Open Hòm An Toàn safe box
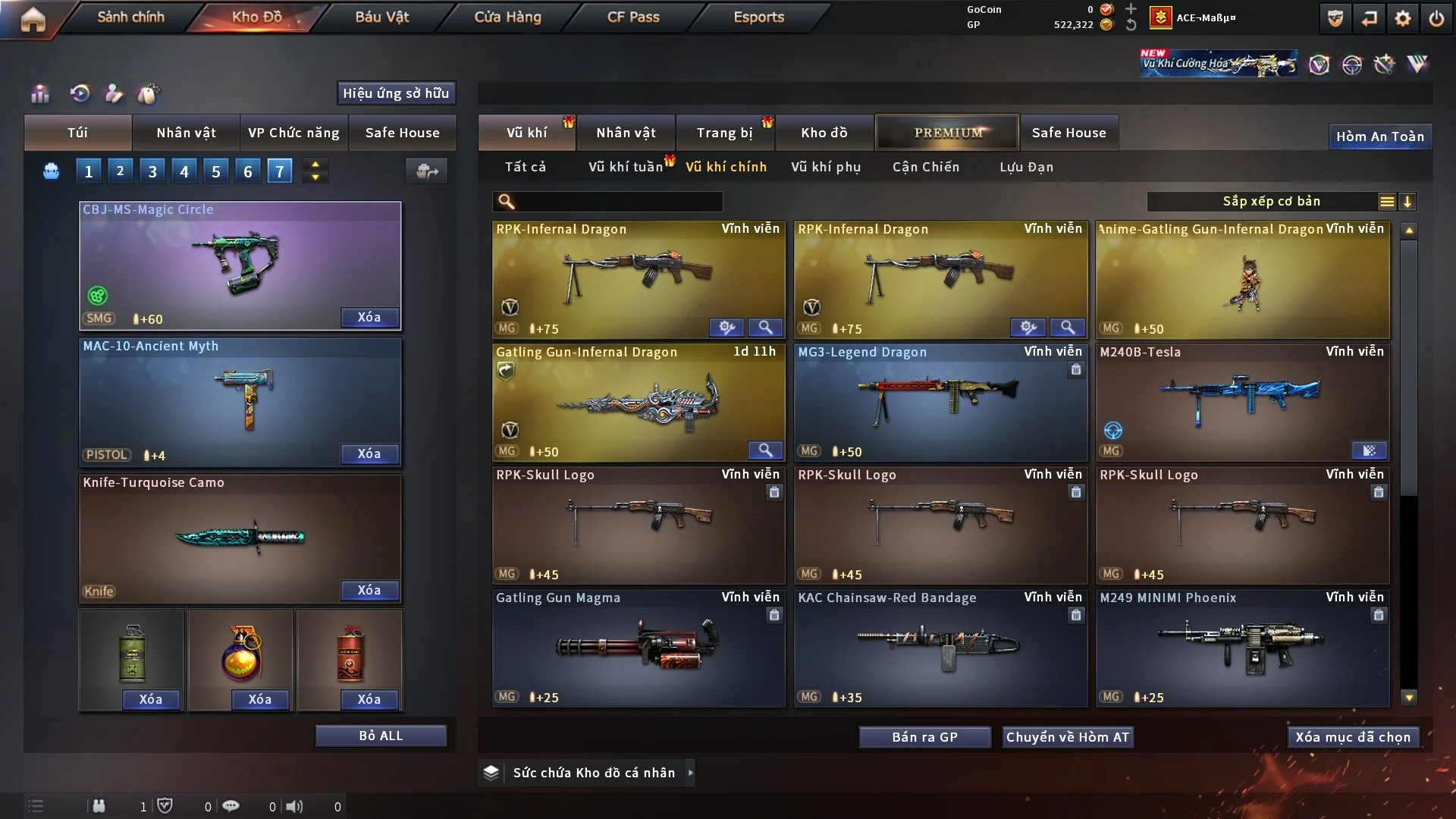Viewport: 1456px width, 819px height. [1379, 136]
